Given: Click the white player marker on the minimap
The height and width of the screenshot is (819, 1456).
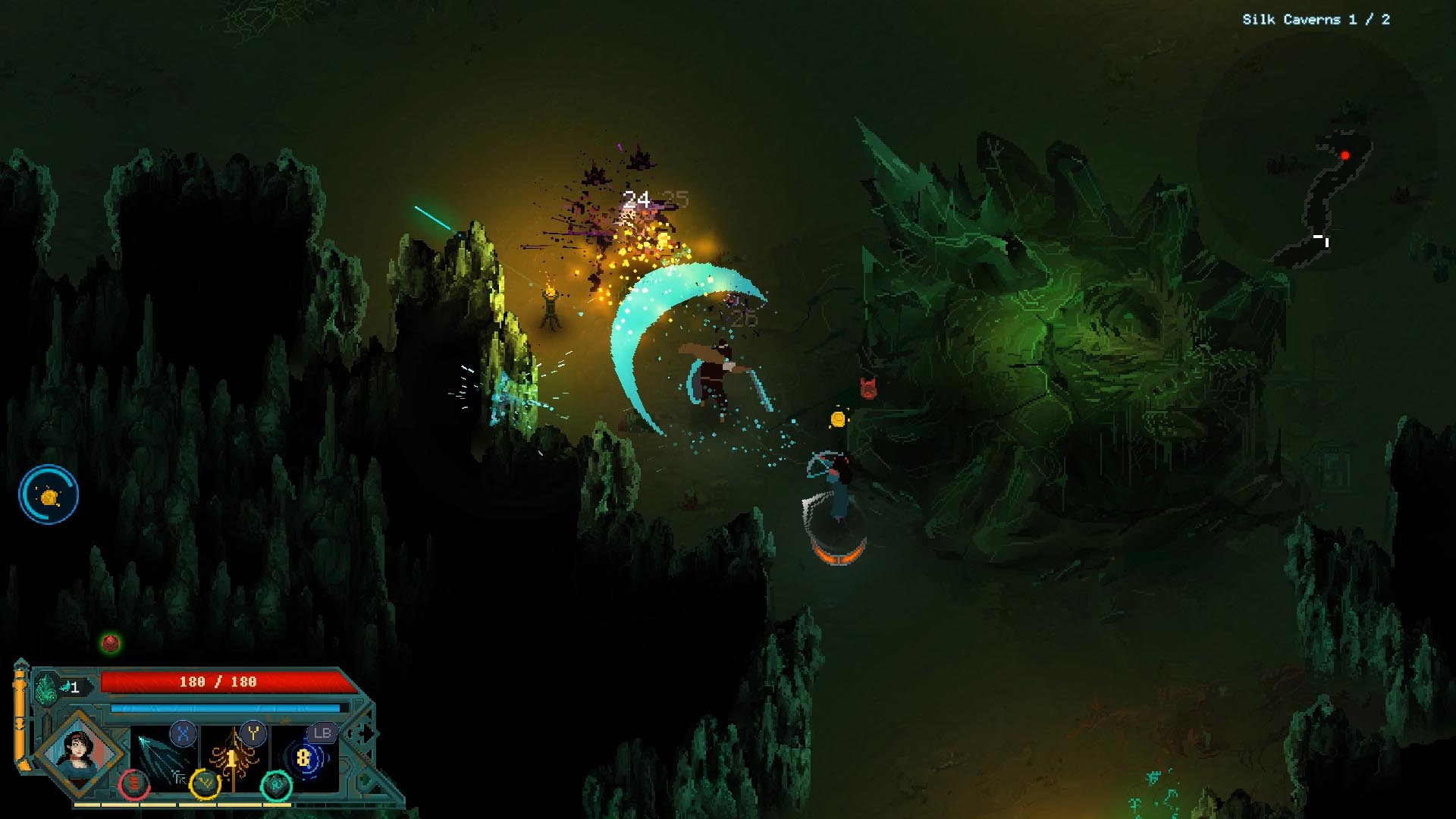Looking at the screenshot, I should click(1321, 238).
